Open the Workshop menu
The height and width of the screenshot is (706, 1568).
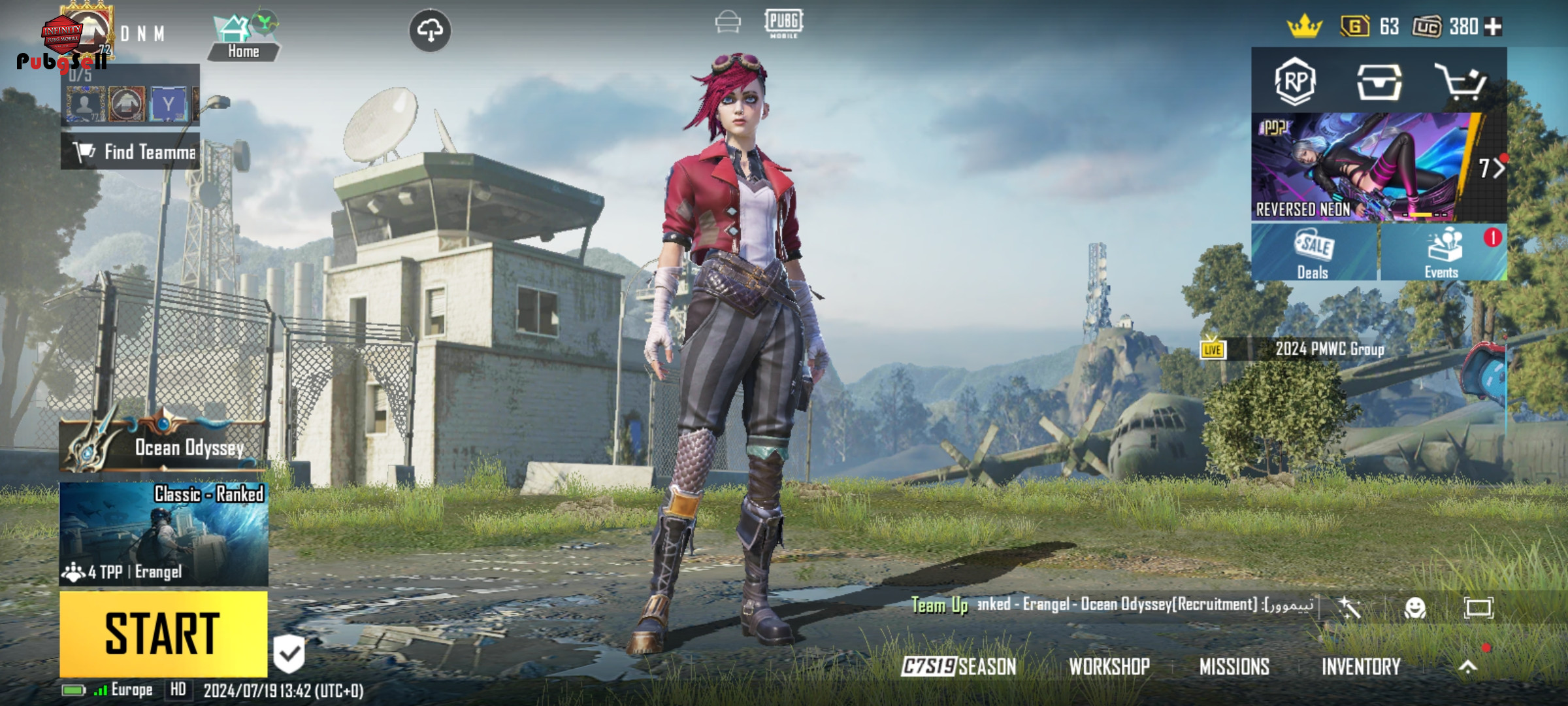click(1109, 667)
